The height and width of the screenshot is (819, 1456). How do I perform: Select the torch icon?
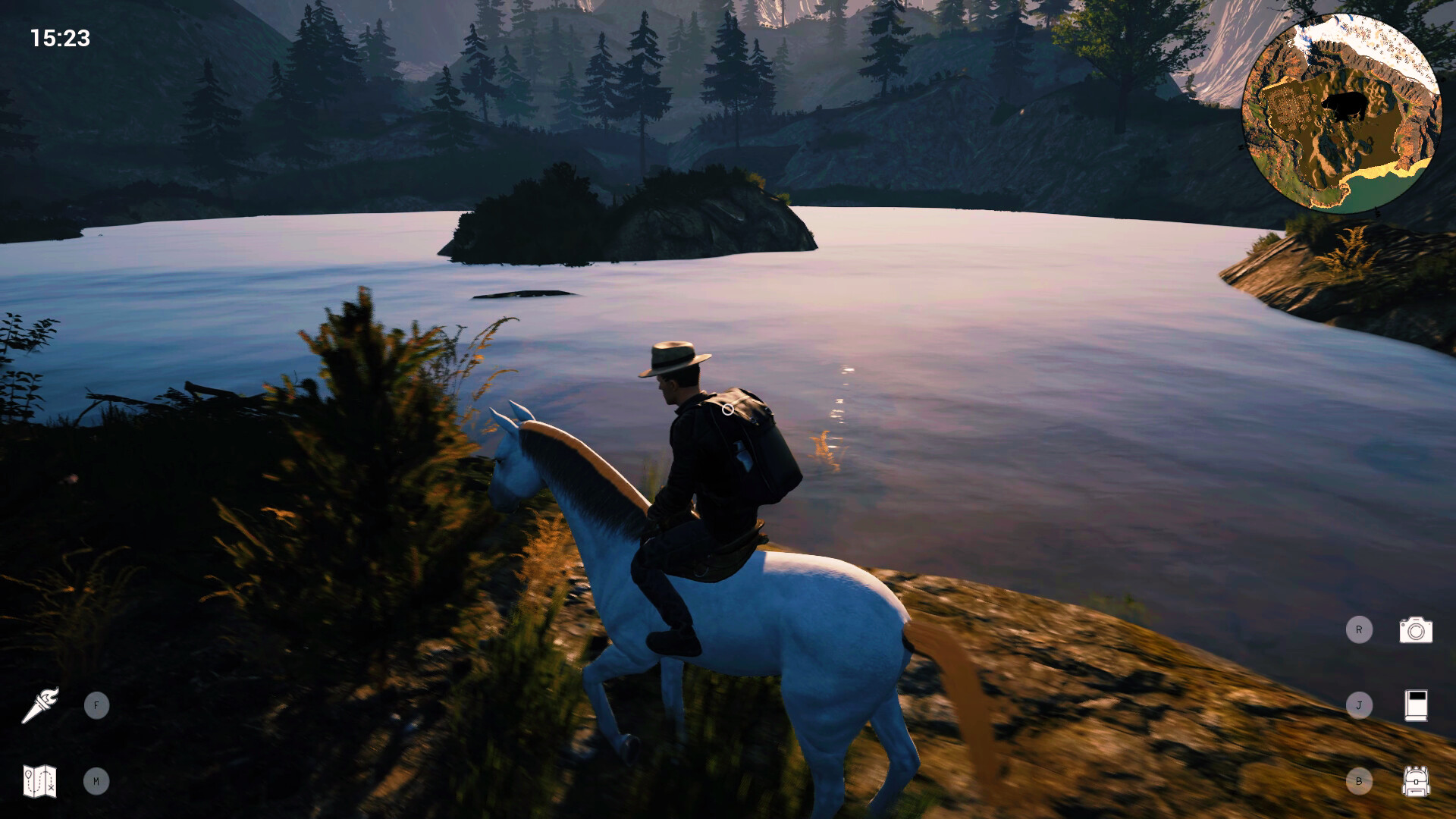pos(42,705)
